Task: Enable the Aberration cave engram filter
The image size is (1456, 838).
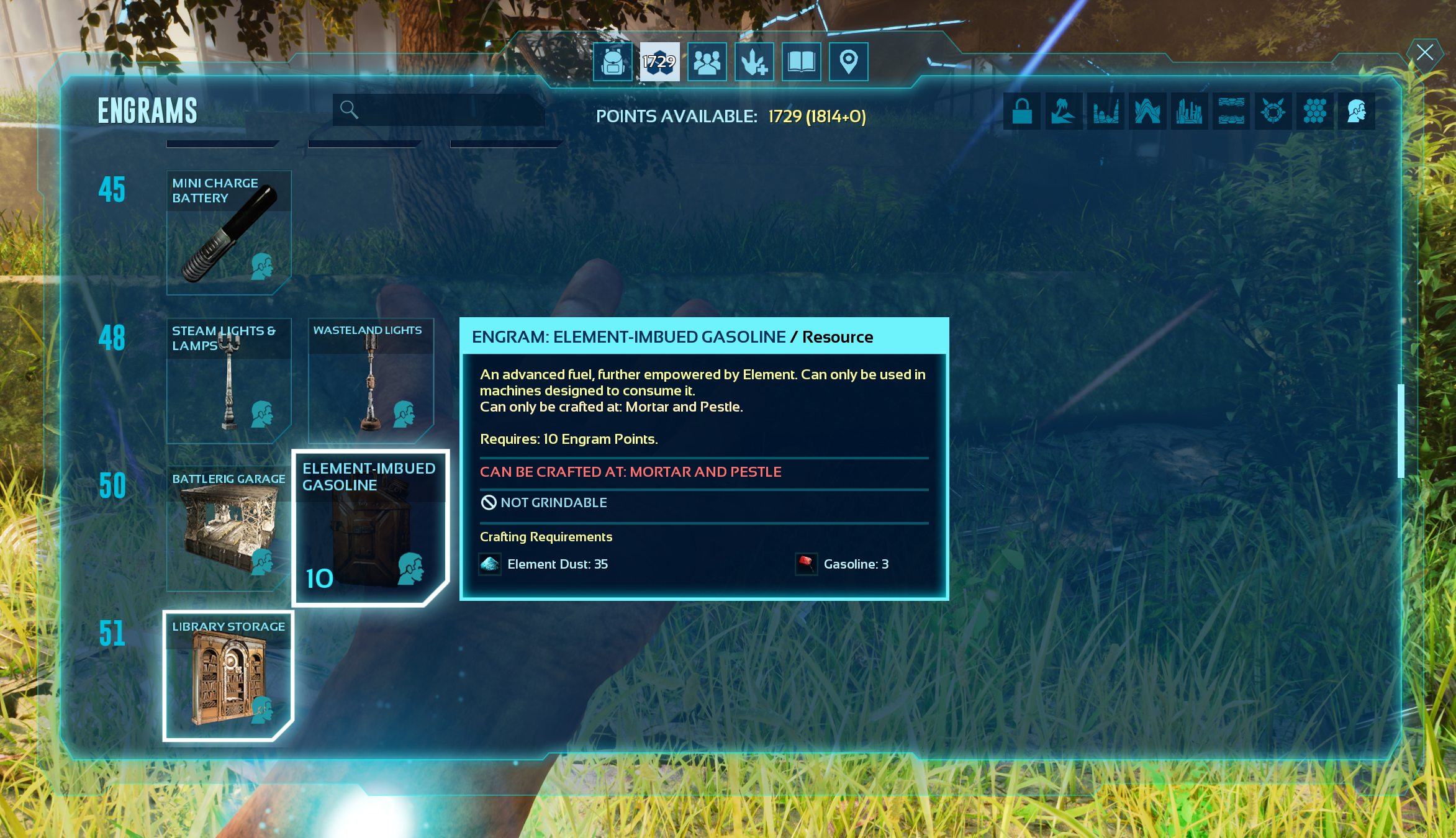Action: 1147,112
